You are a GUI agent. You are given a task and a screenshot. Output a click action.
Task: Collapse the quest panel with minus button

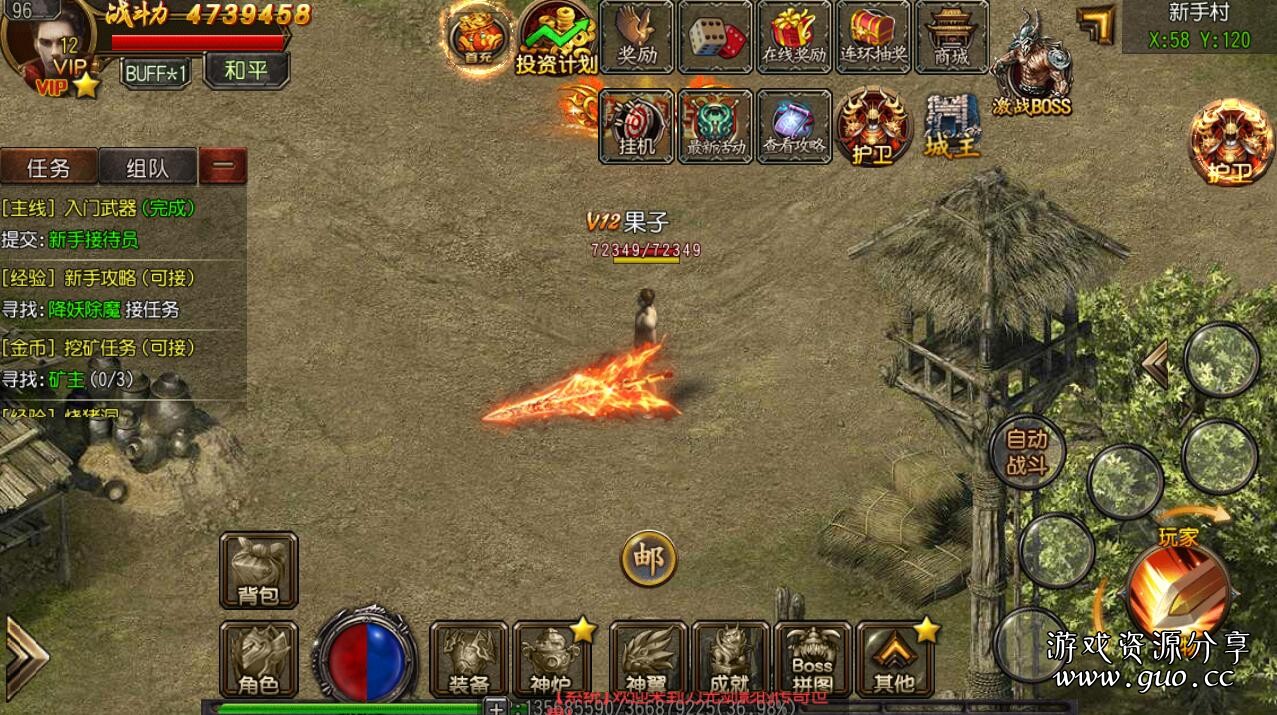point(223,167)
